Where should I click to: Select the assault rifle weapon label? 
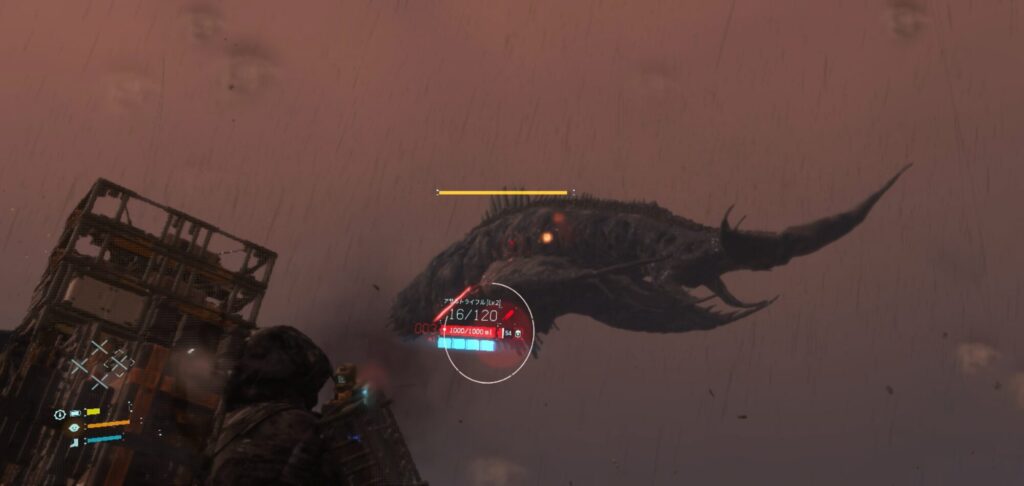[x=473, y=301]
